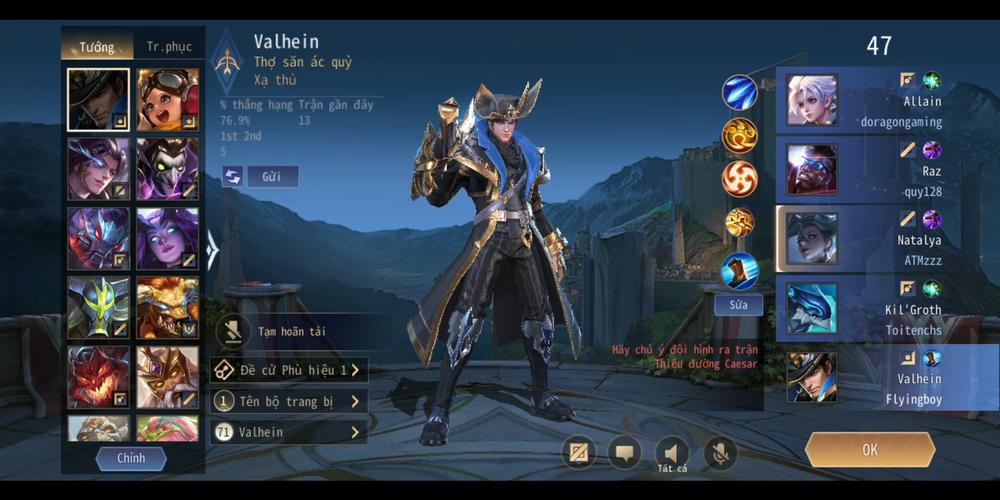
Task: Open Đề cử Phù hiệu 1 recommendation
Action: point(289,371)
